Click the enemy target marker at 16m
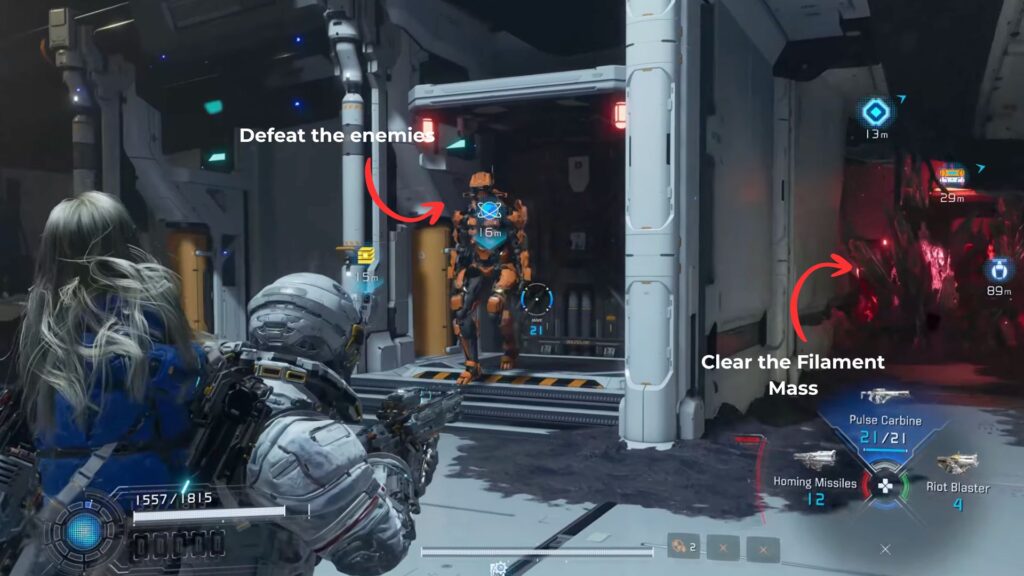The width and height of the screenshot is (1024, 576). tap(489, 213)
